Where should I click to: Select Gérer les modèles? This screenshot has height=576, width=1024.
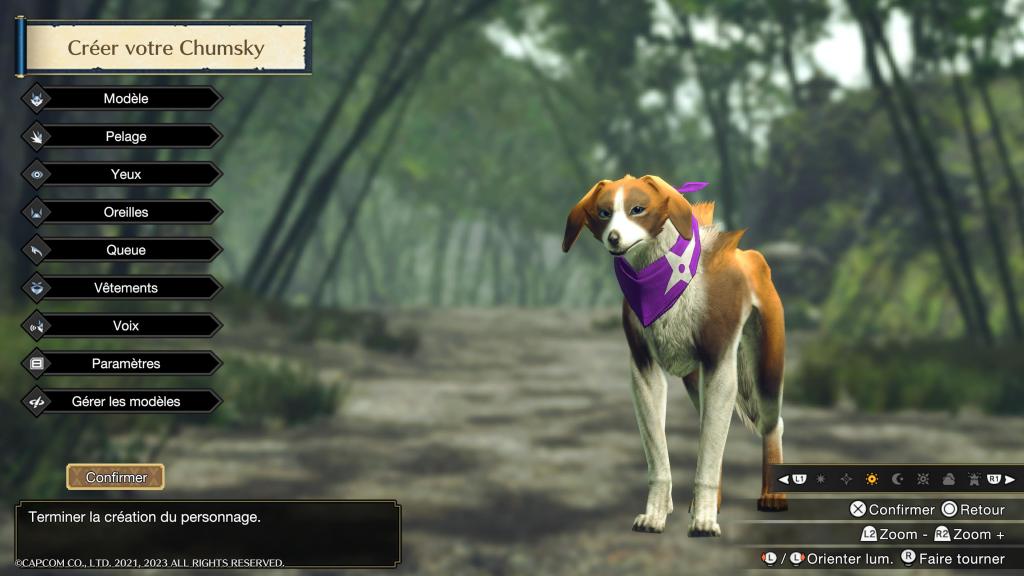click(x=126, y=402)
